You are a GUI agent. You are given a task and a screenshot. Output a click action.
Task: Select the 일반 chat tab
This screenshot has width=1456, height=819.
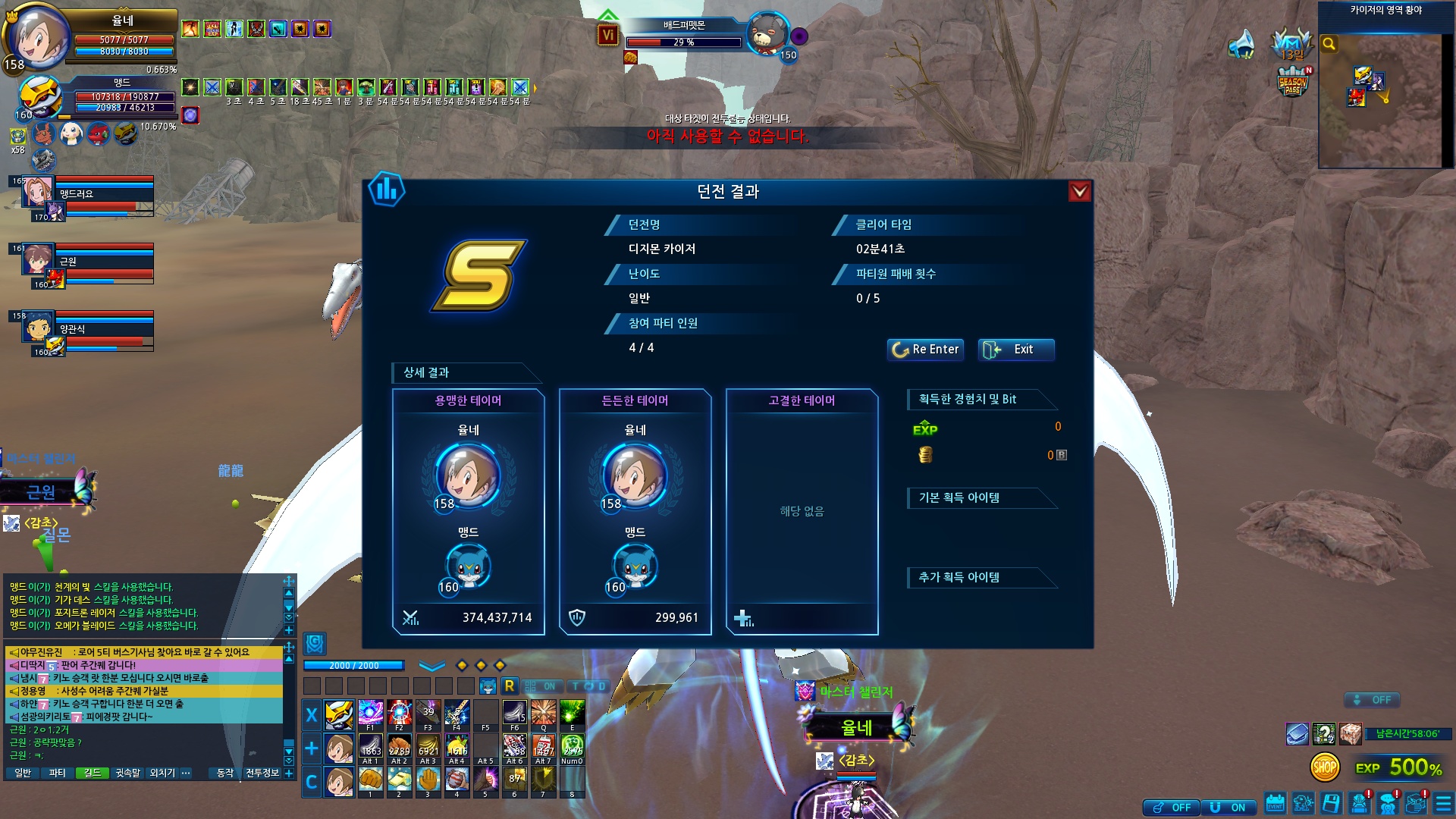click(23, 773)
